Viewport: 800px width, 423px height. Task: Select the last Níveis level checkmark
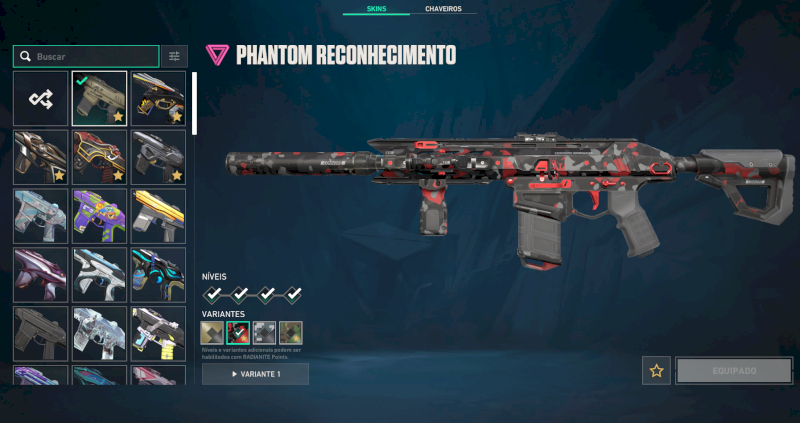click(293, 294)
